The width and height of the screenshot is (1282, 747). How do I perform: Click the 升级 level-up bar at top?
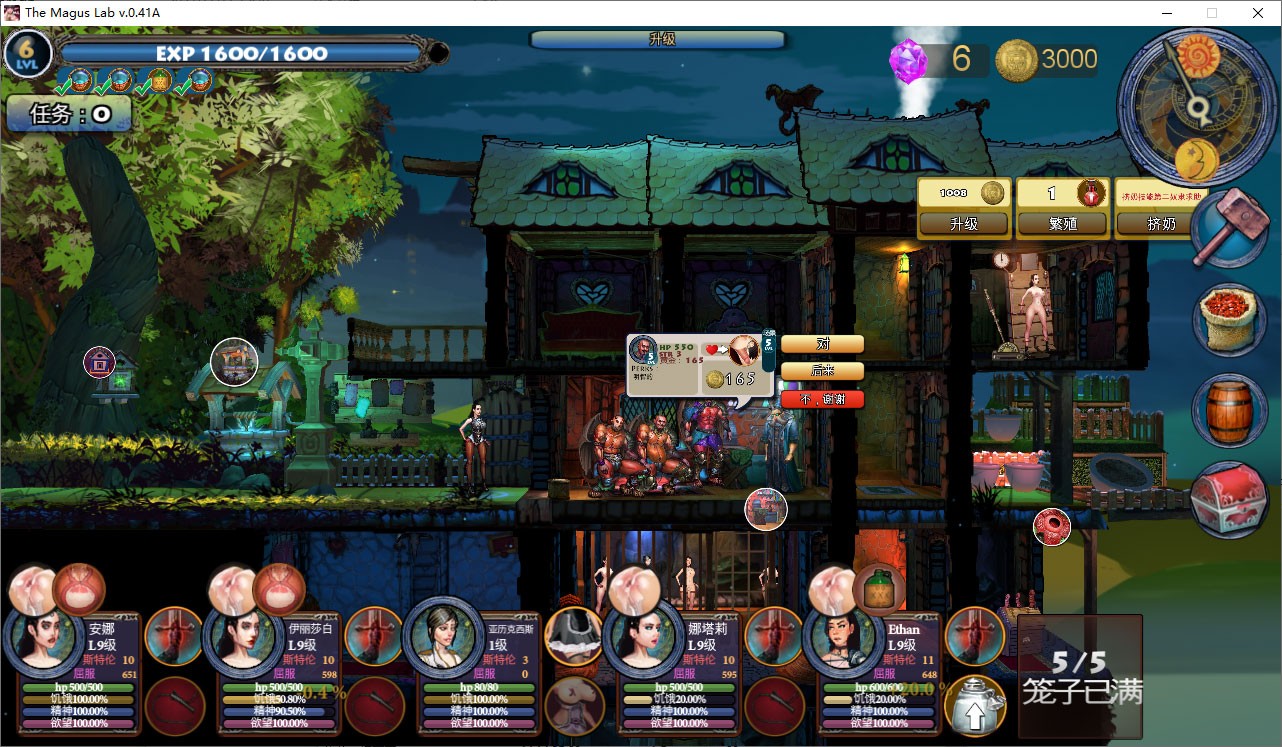[658, 39]
